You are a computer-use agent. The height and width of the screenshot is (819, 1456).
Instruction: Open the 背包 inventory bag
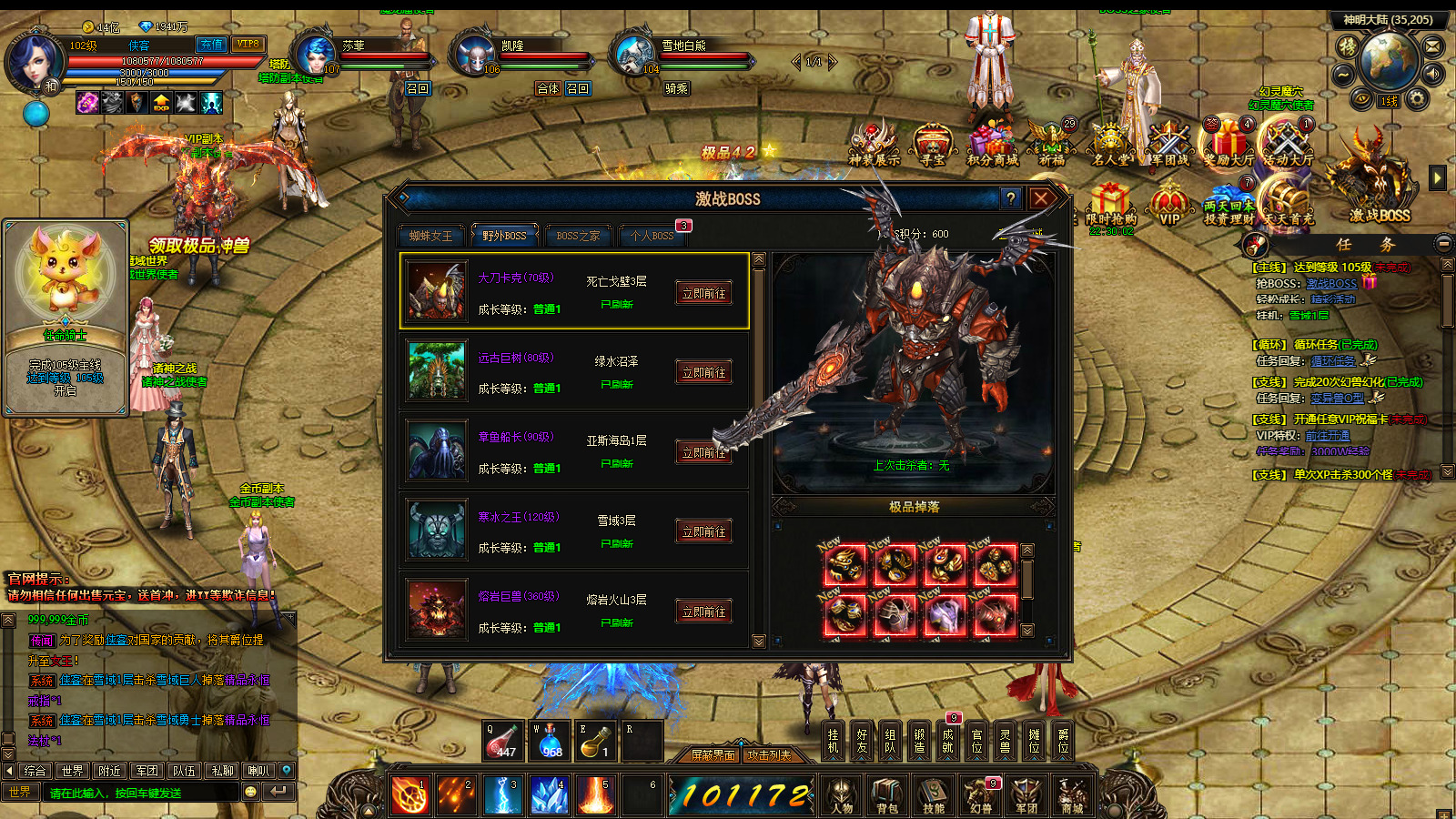[x=887, y=794]
